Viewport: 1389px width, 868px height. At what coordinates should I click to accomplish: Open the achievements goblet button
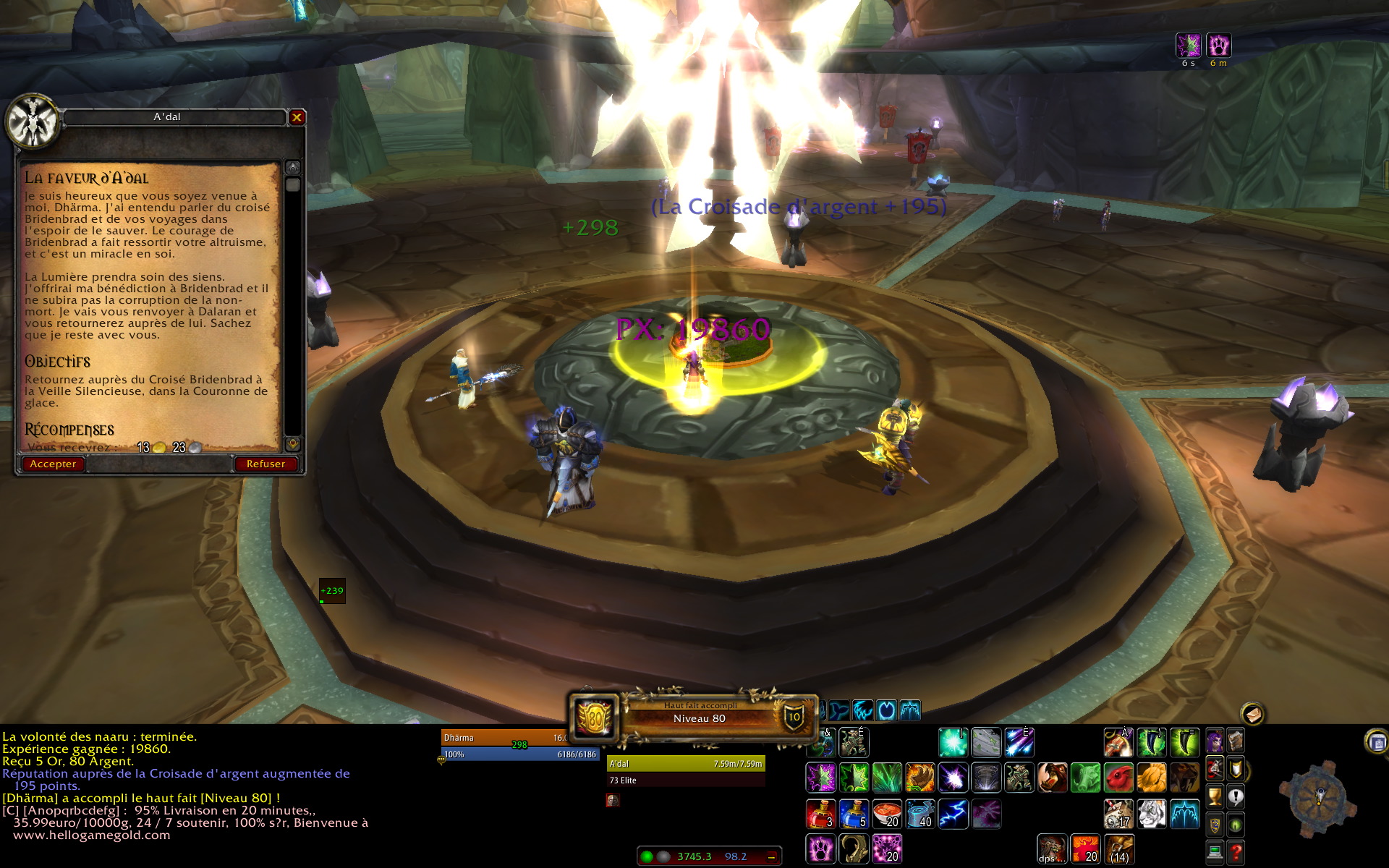pyautogui.click(x=1215, y=797)
